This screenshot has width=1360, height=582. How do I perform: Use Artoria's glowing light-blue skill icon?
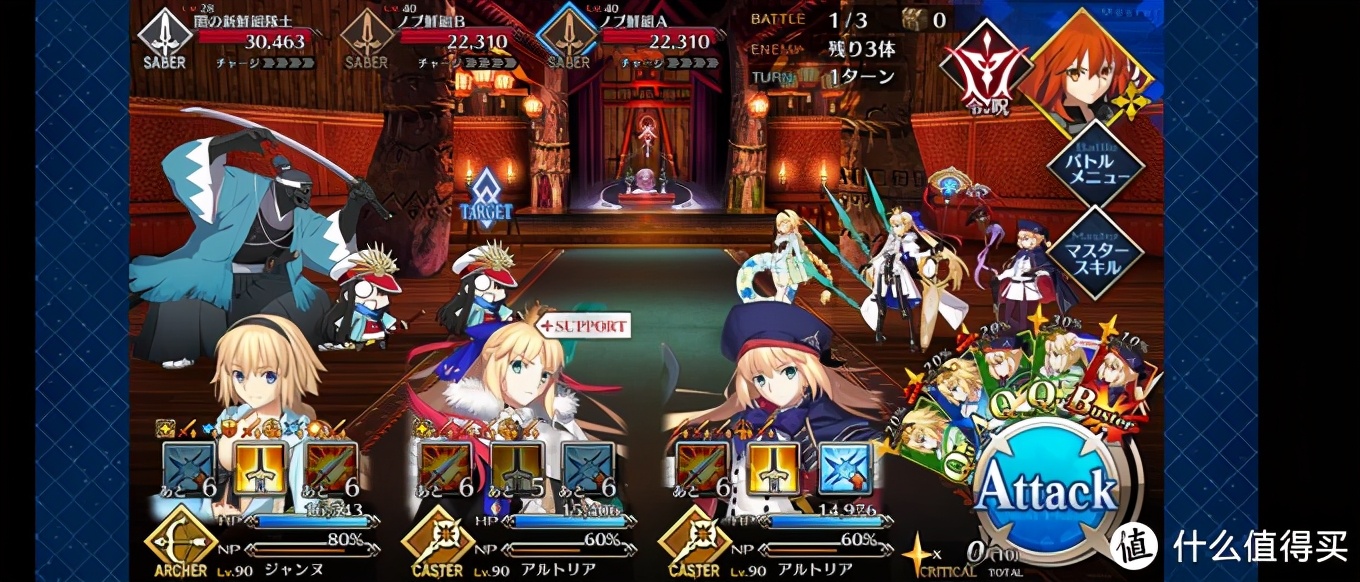[845, 469]
